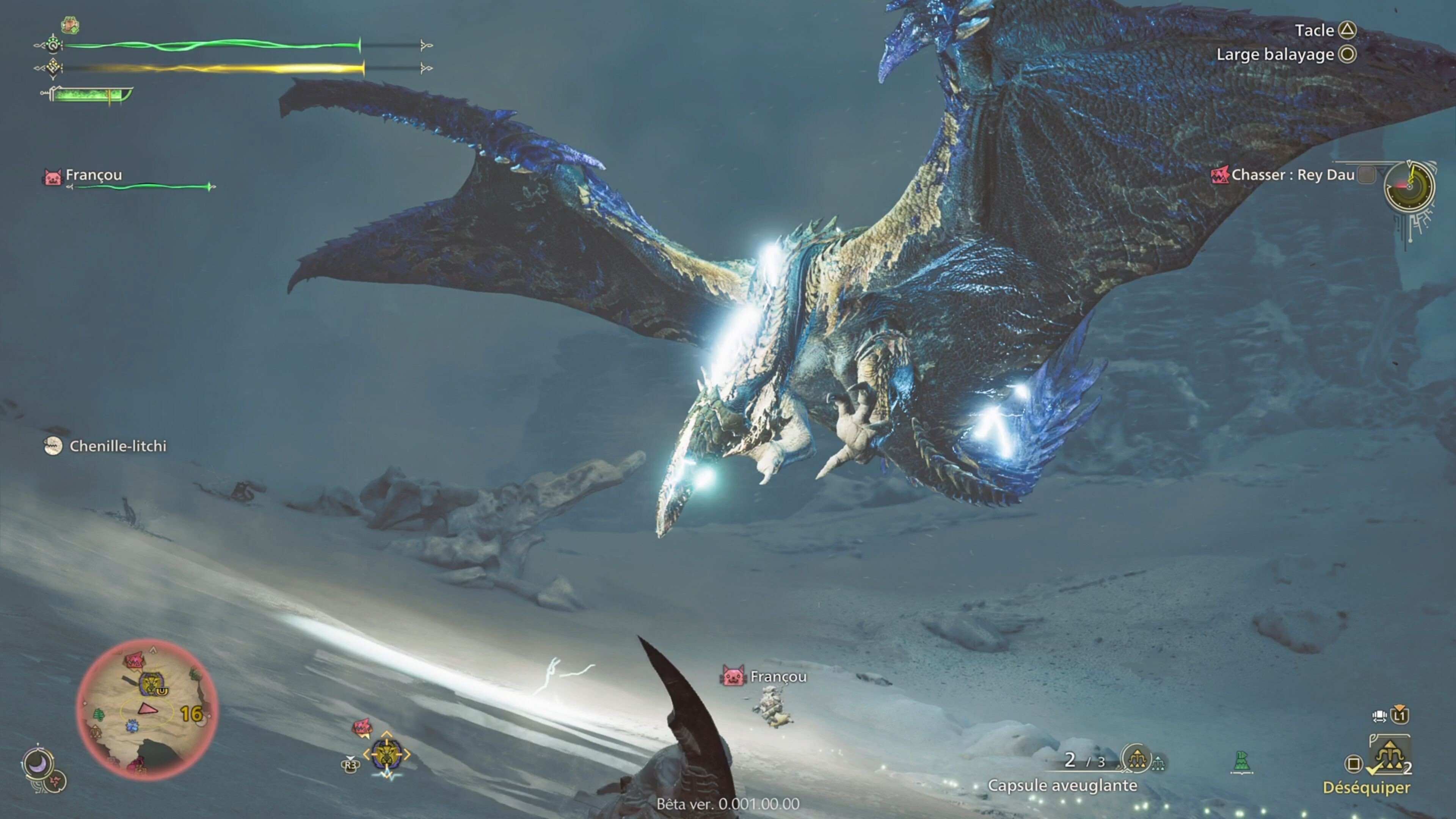
Task: Open the Chasser : Rey Dau quest banner icon
Action: tap(1220, 175)
